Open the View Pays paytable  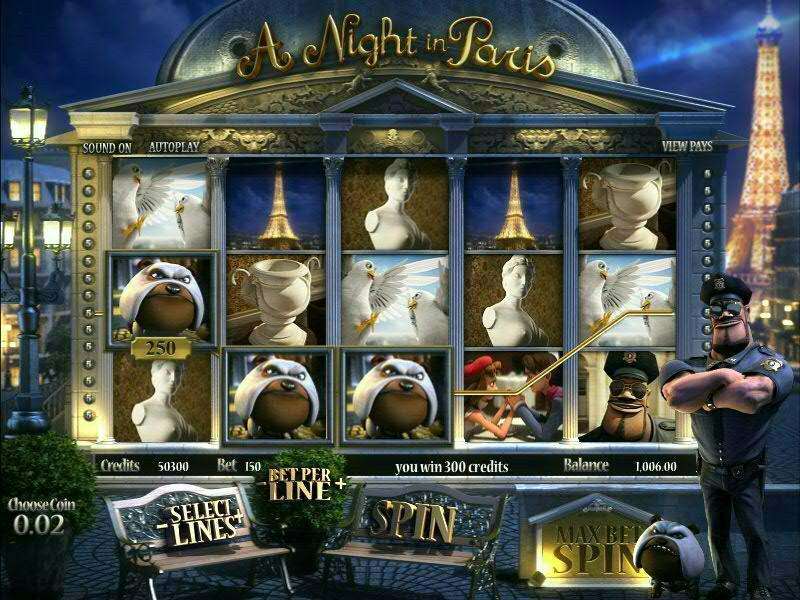(x=687, y=146)
